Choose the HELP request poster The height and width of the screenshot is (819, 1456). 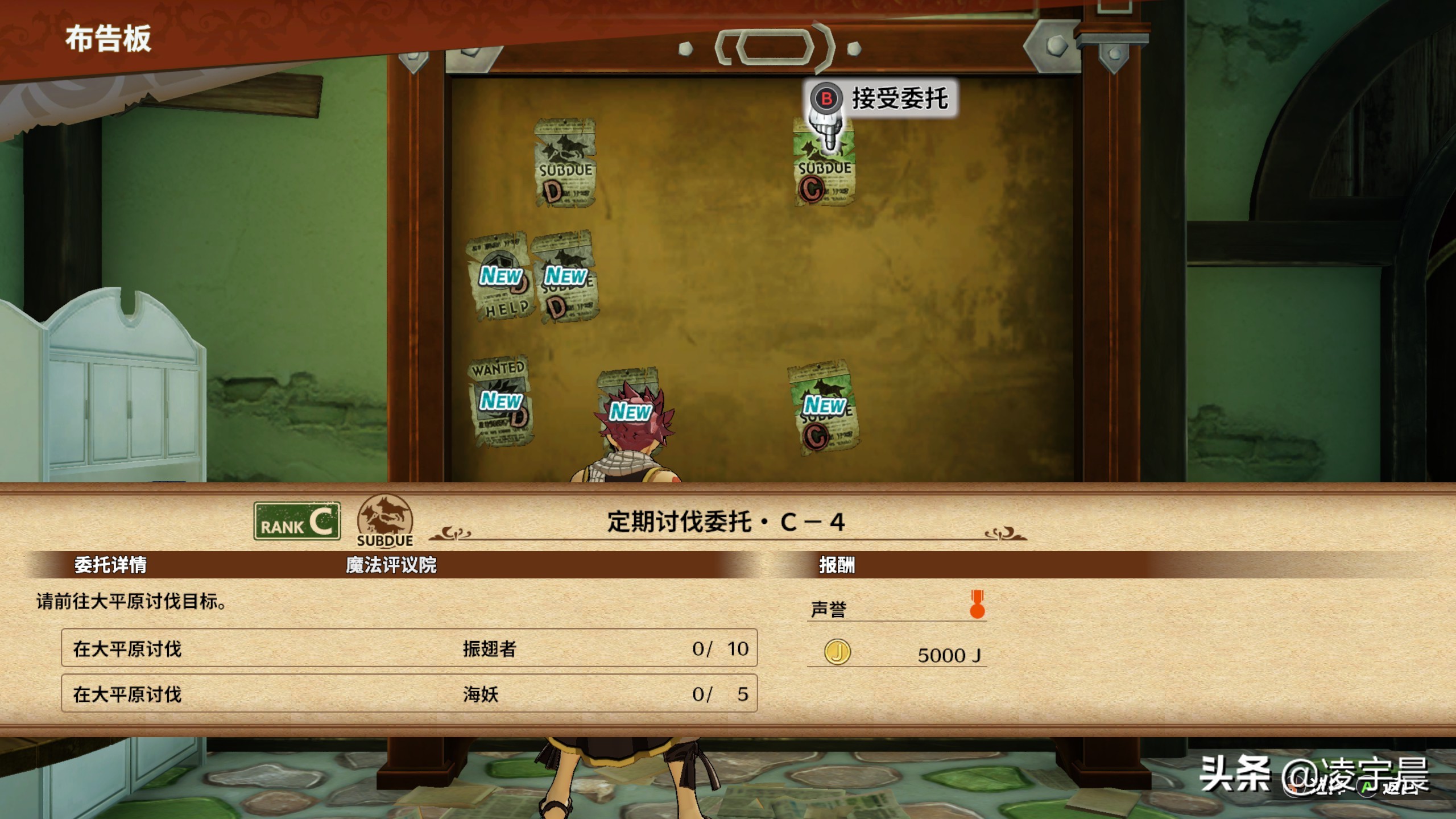tap(499, 279)
